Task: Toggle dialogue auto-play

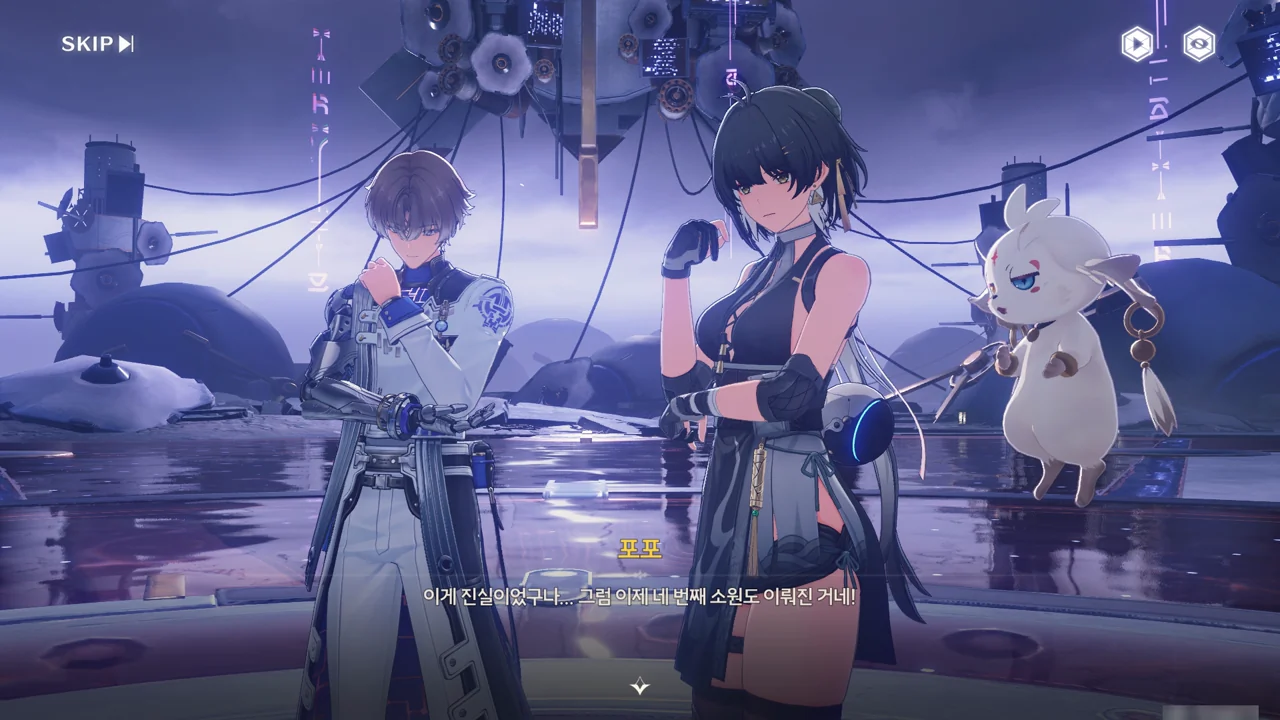Action: (x=1136, y=44)
